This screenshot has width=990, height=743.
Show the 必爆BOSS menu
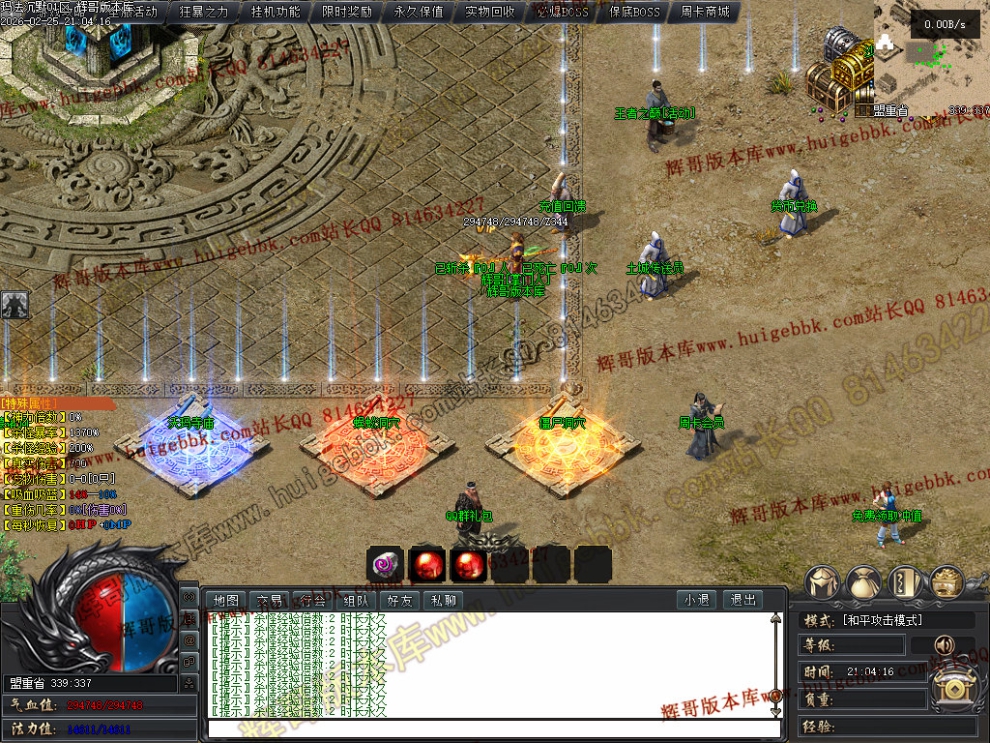pyautogui.click(x=562, y=12)
